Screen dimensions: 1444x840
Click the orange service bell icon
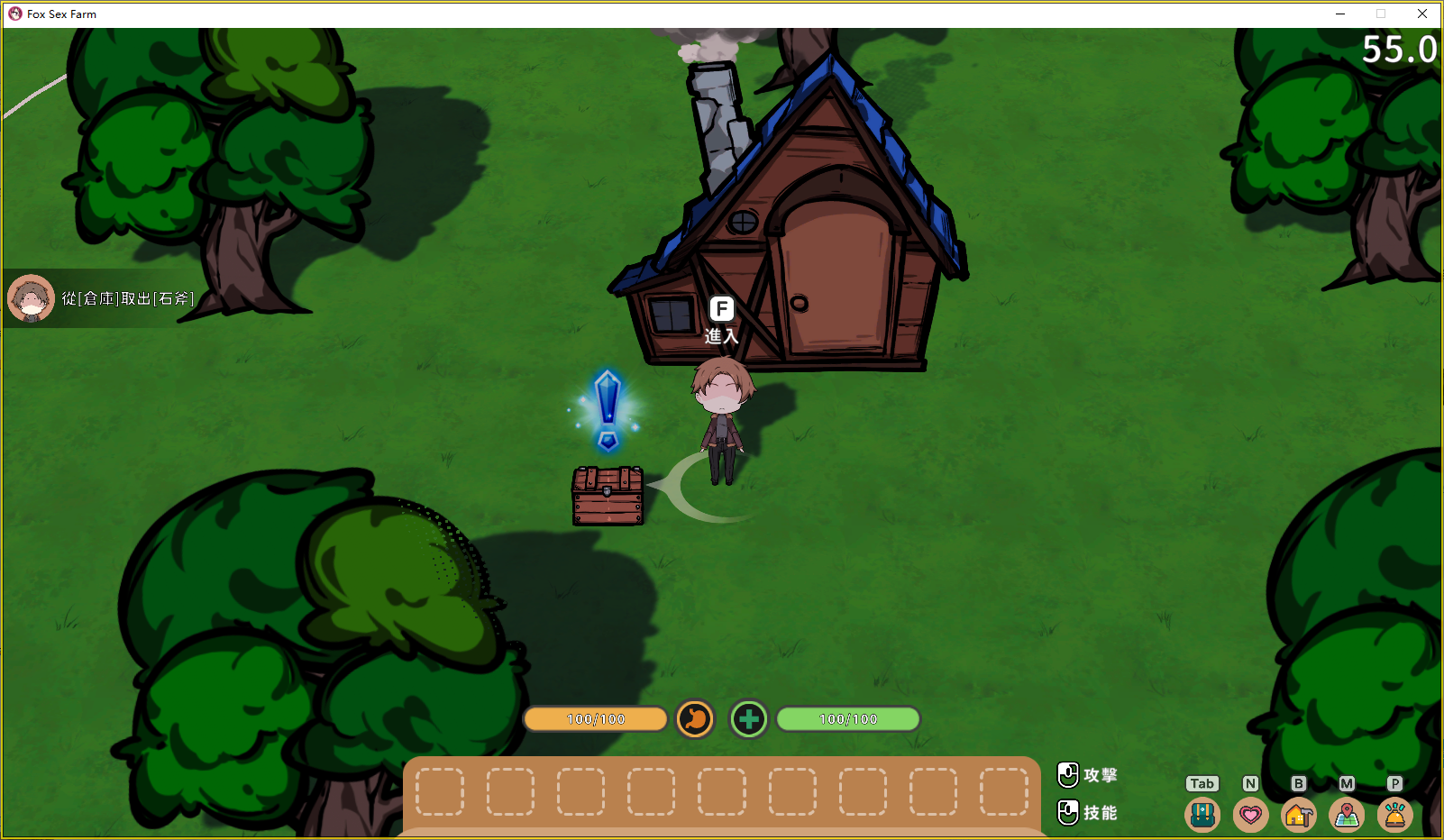1394,815
